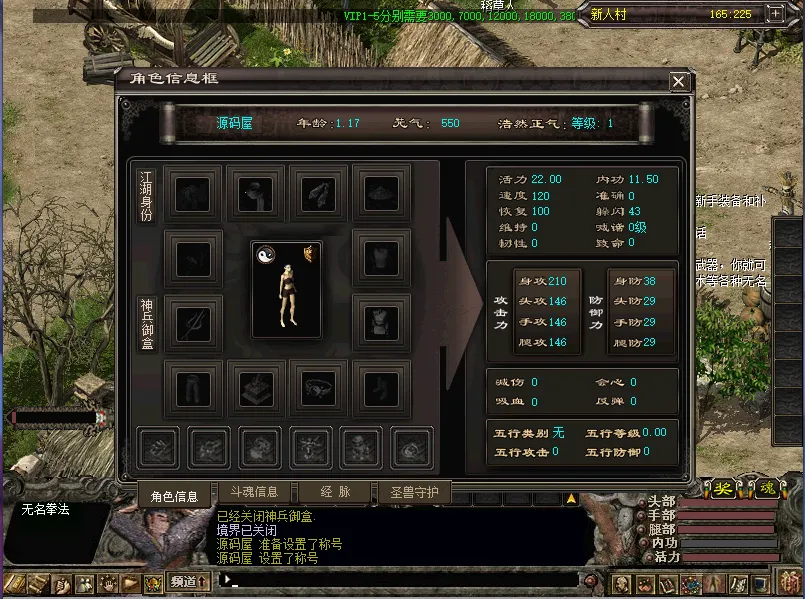Viewport: 805px width, 599px height.
Task: Select the trident weapon equipment slot
Action: coord(193,322)
